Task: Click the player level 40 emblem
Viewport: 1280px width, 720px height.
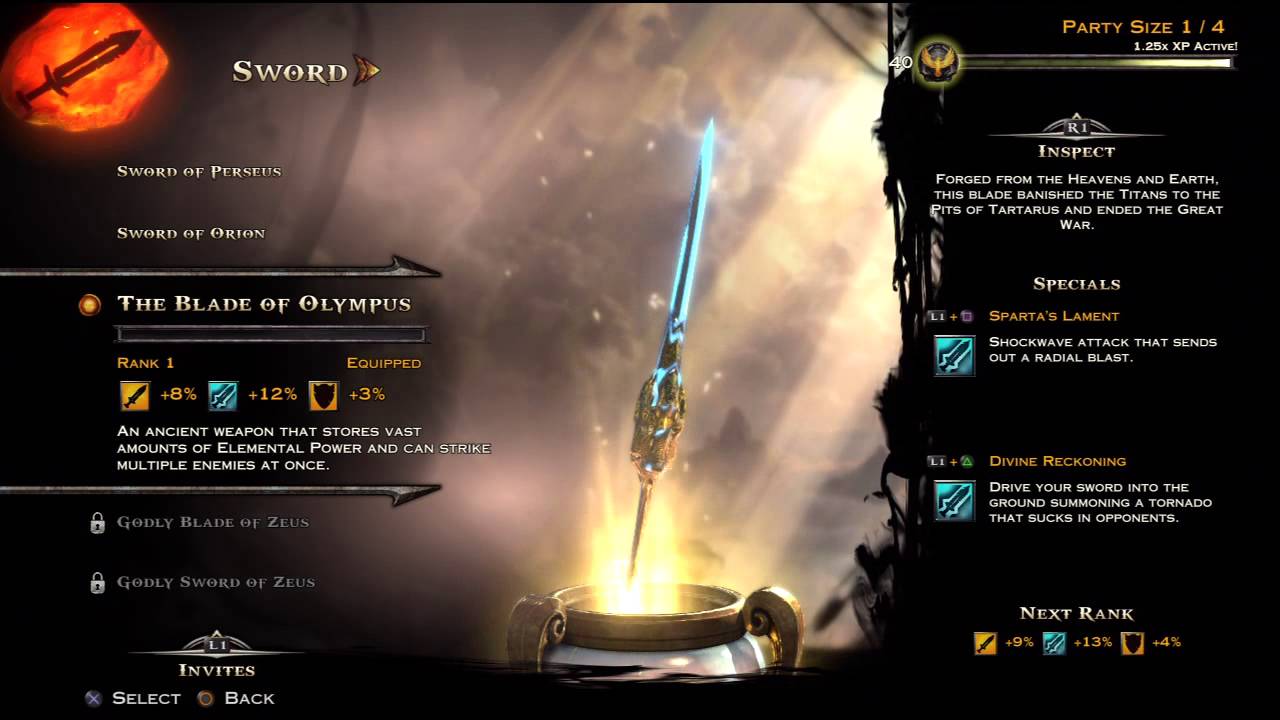Action: 939,63
